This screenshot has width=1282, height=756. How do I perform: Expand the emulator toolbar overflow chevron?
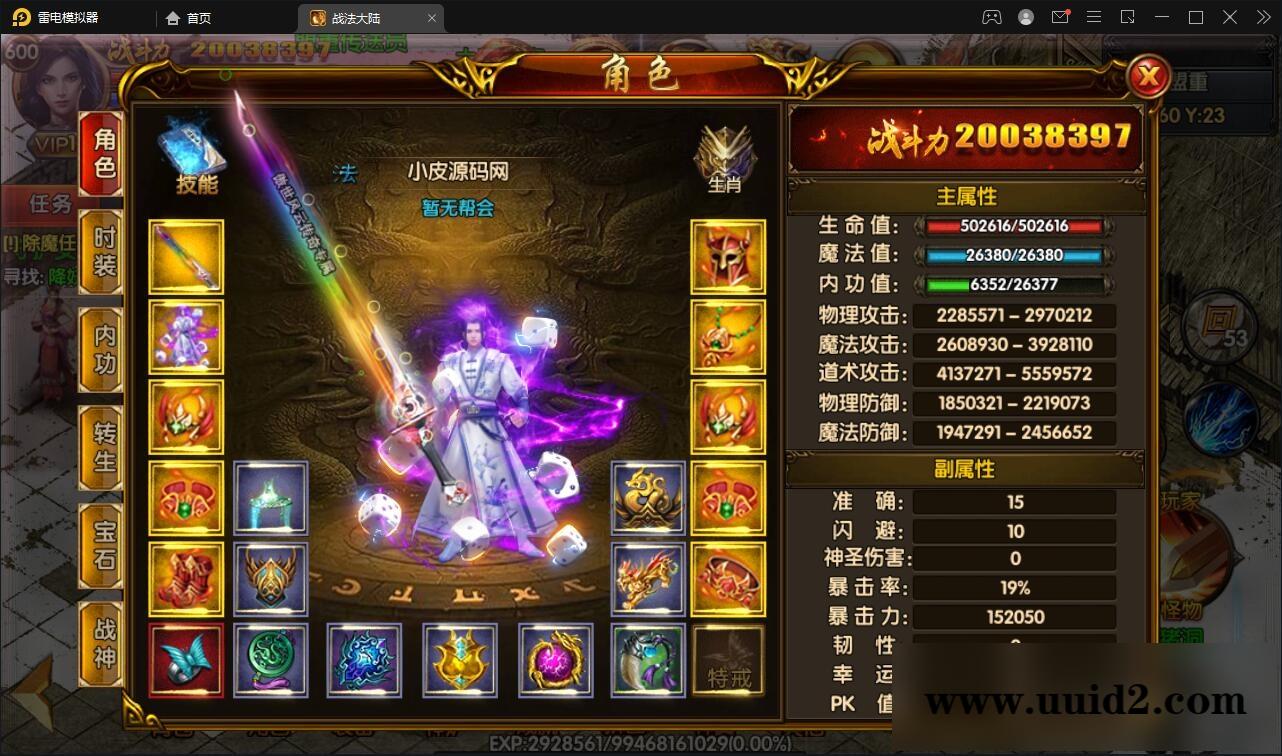1261,17
